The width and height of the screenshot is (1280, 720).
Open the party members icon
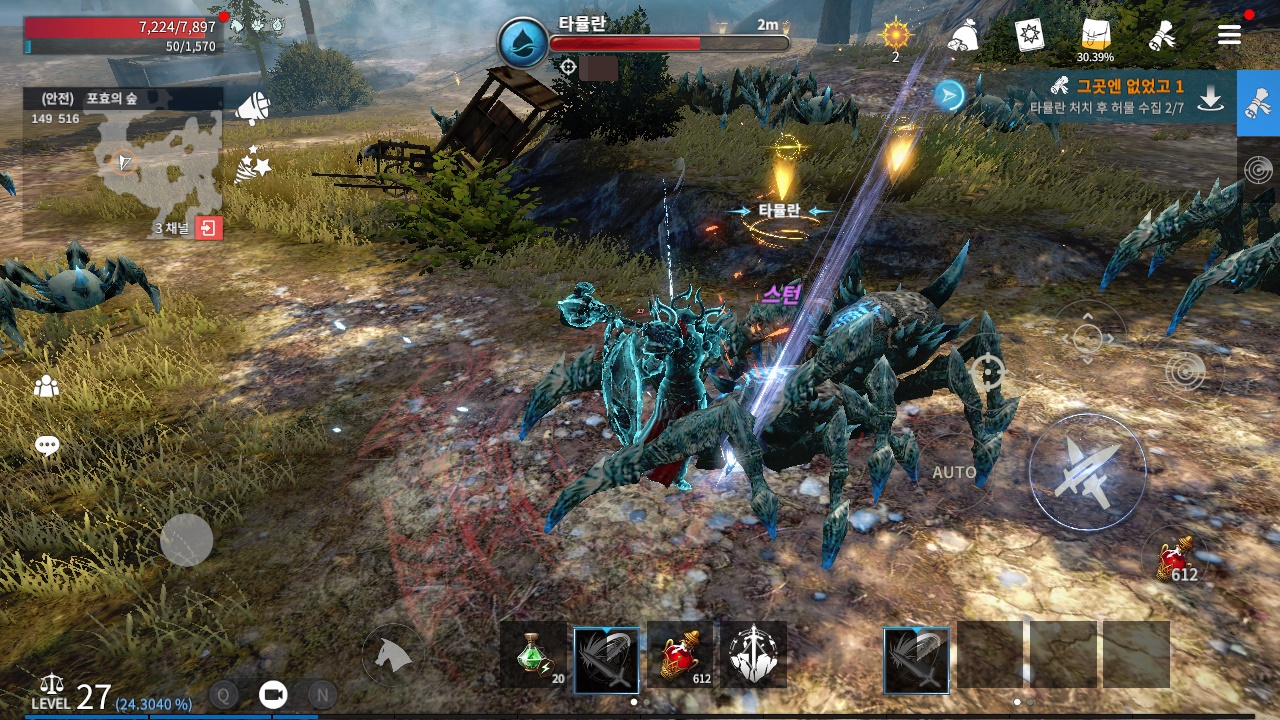pos(47,386)
